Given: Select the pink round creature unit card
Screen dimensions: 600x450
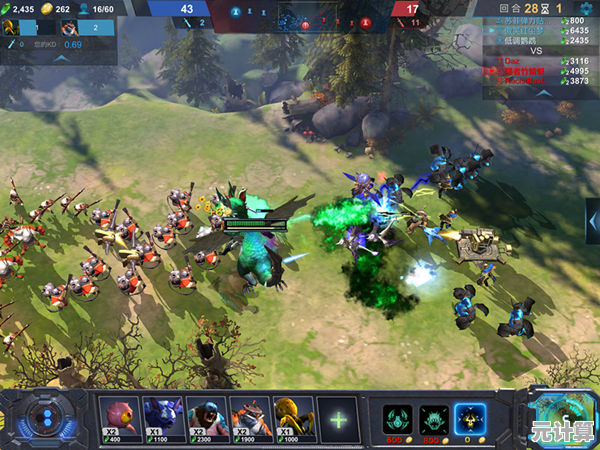Looking at the screenshot, I should (119, 415).
